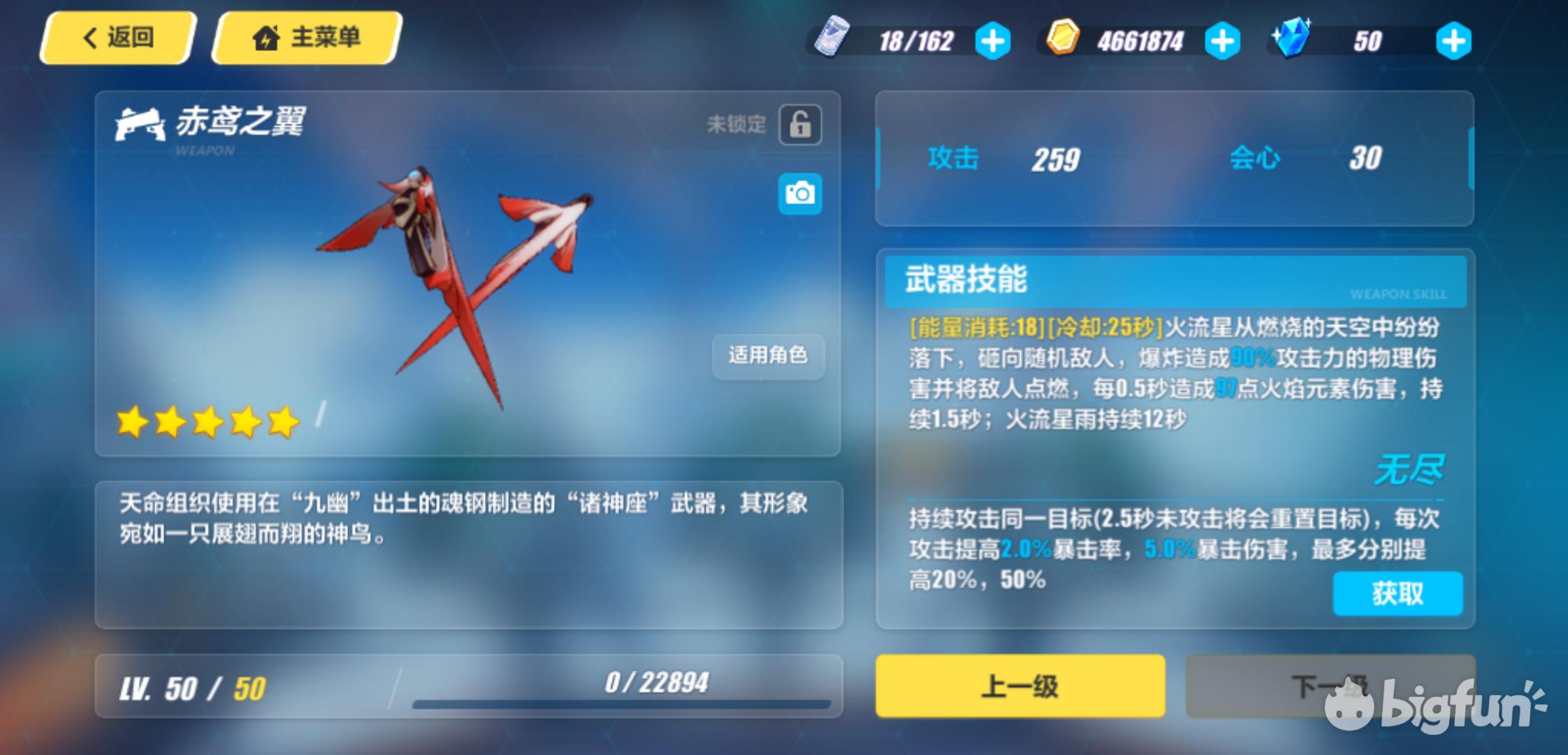Click the back arrow chevron on 返回 button
This screenshot has width=1568, height=755.
coord(89,38)
